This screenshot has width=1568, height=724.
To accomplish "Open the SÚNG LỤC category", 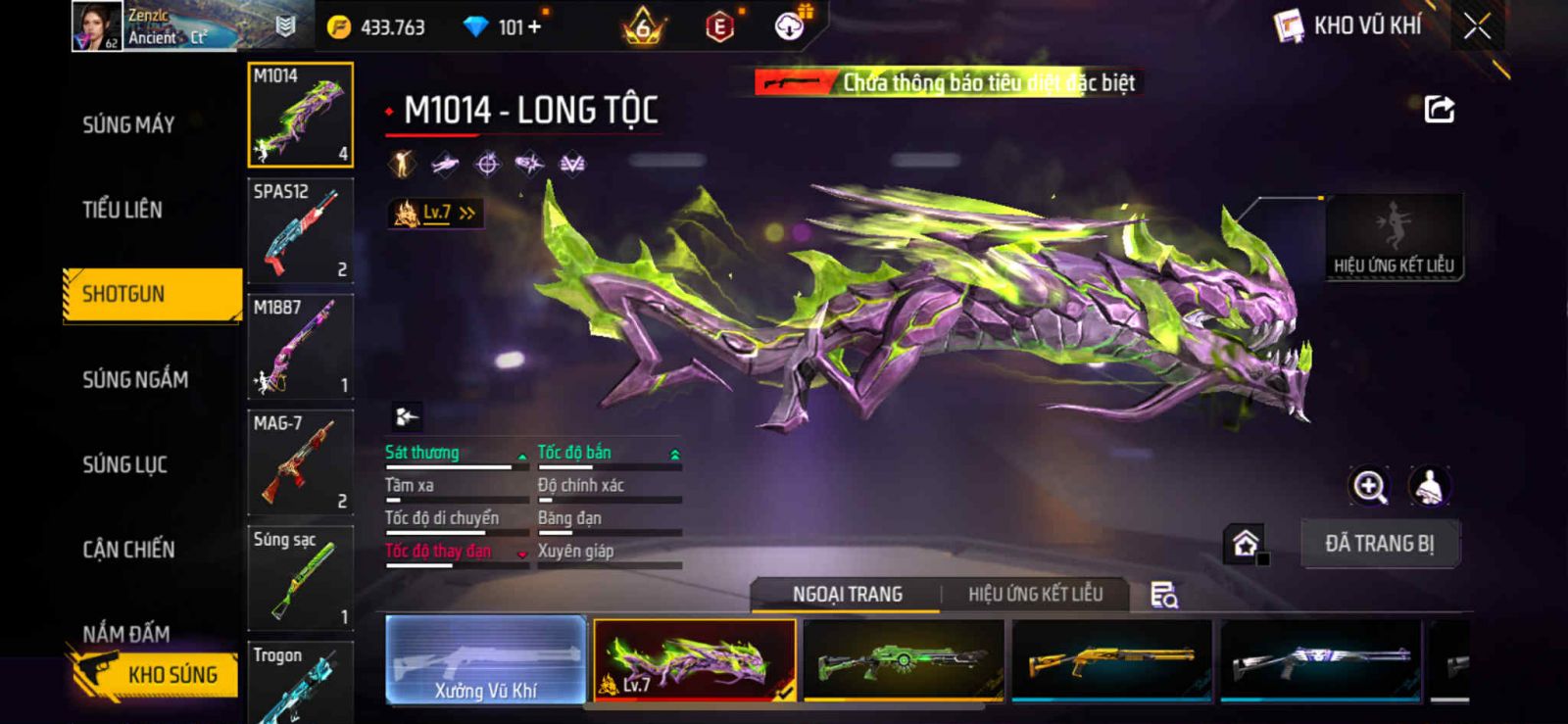I will click(124, 464).
